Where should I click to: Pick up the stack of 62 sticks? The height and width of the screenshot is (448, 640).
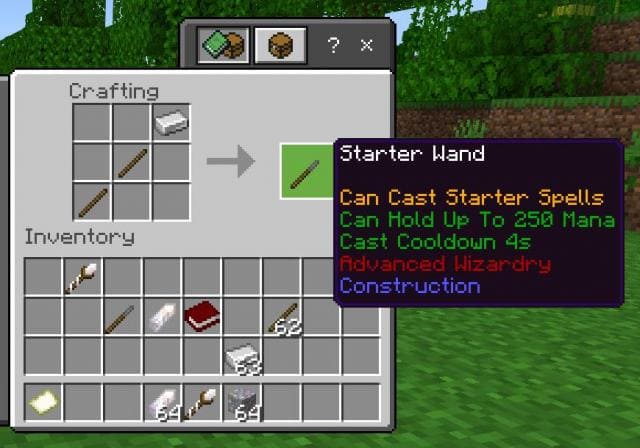pos(283,318)
